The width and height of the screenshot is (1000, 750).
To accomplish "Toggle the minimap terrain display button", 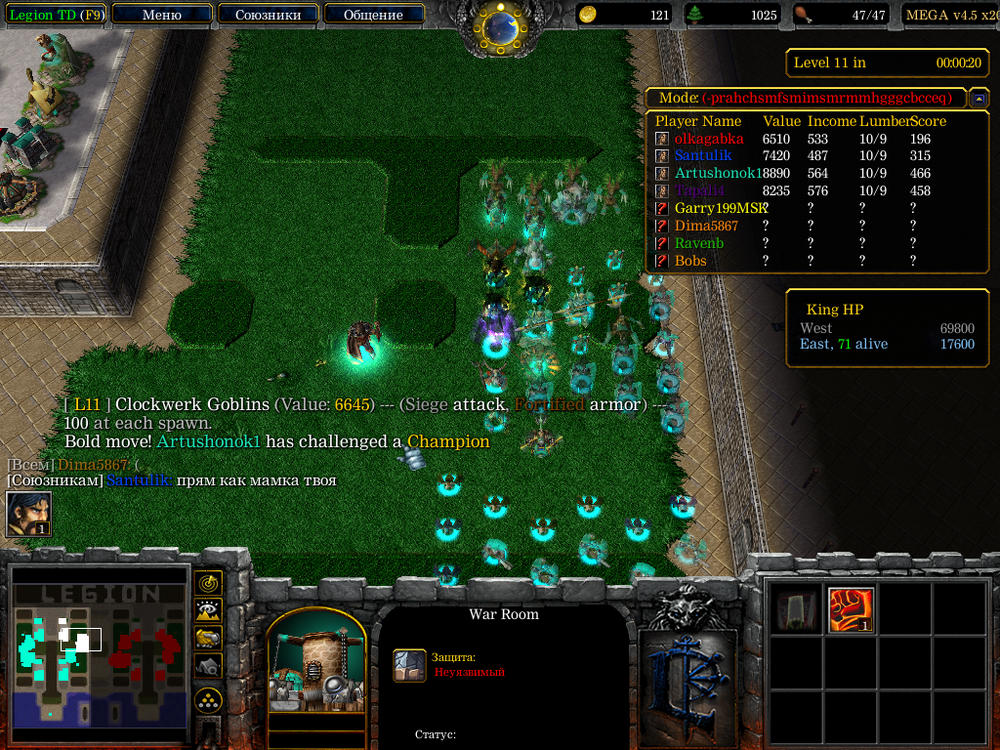I will coord(208,610).
